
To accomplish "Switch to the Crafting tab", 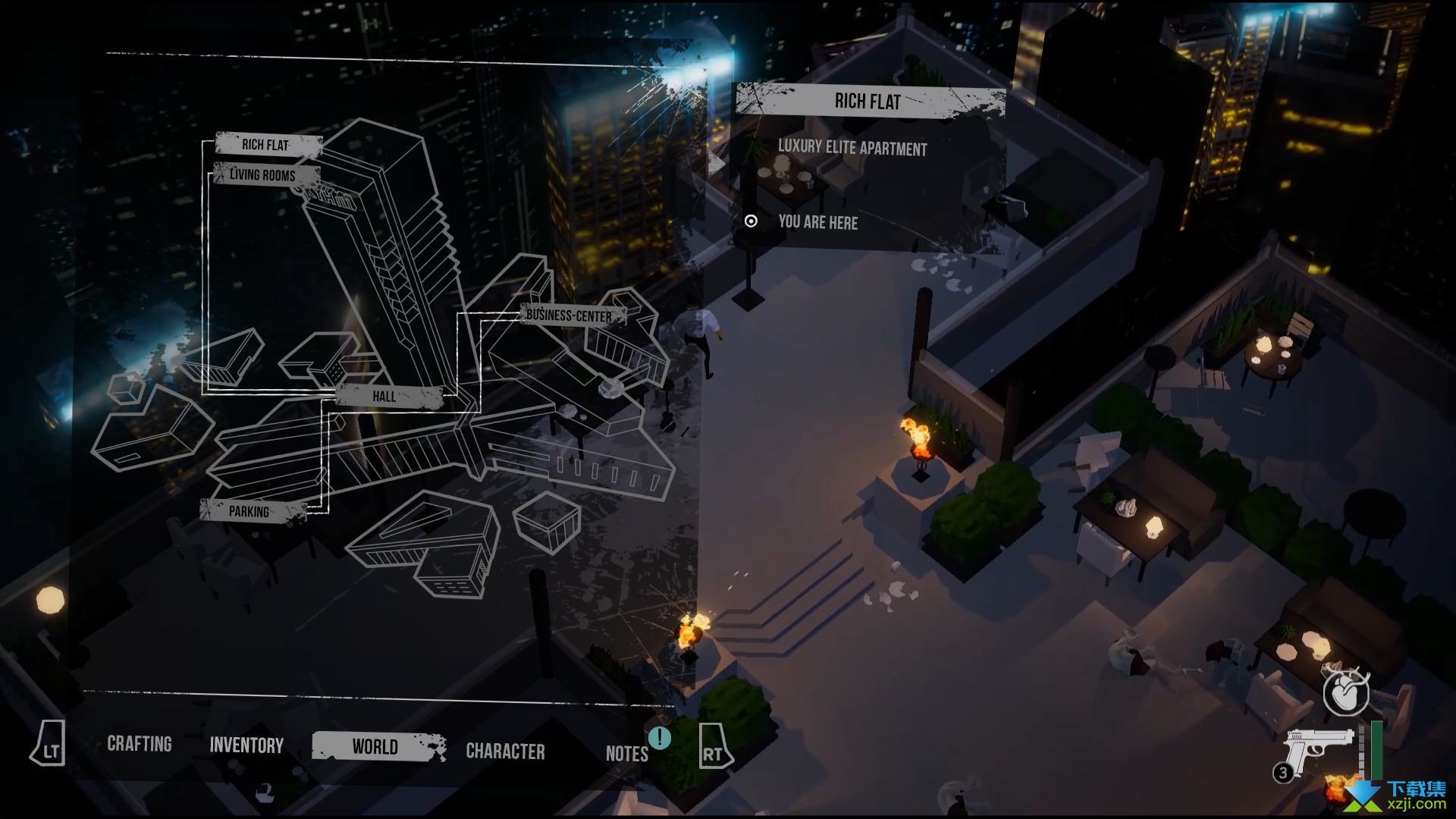I will (x=140, y=744).
